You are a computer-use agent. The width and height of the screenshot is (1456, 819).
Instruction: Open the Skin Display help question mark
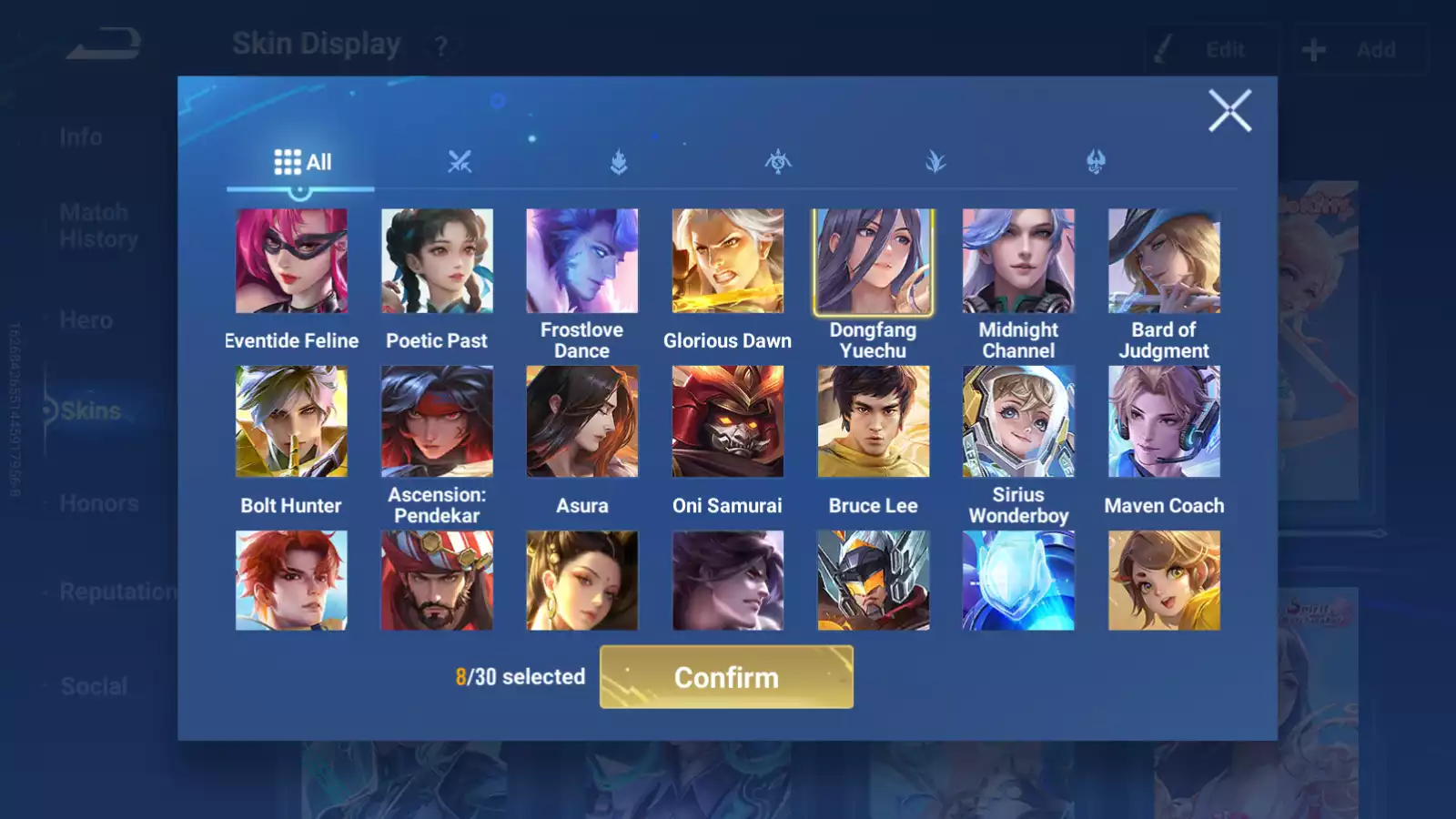pyautogui.click(x=440, y=46)
